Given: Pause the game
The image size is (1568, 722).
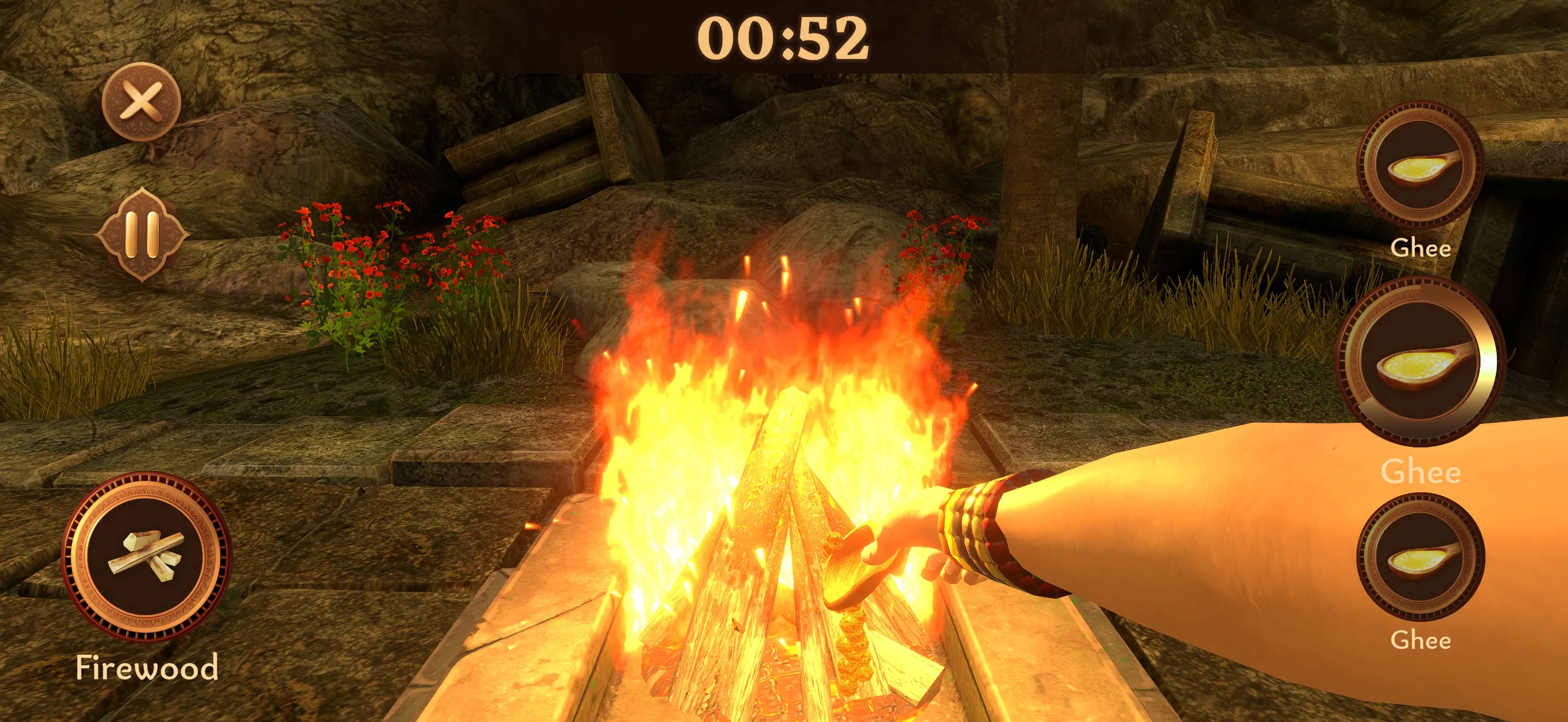Looking at the screenshot, I should [142, 234].
